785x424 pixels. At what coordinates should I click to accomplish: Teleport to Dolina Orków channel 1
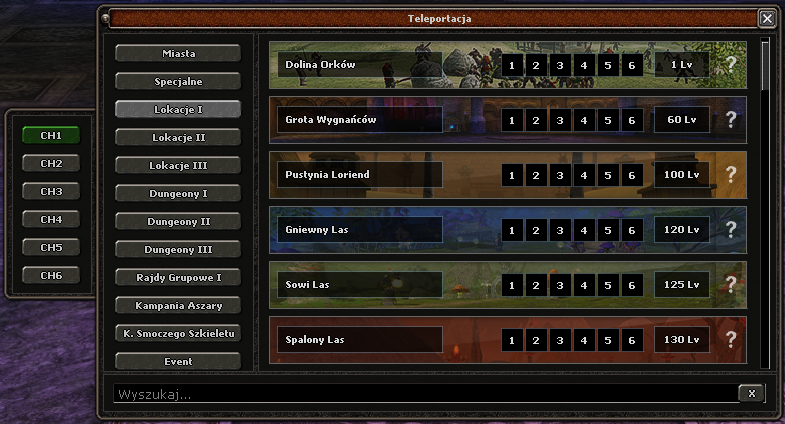511,65
